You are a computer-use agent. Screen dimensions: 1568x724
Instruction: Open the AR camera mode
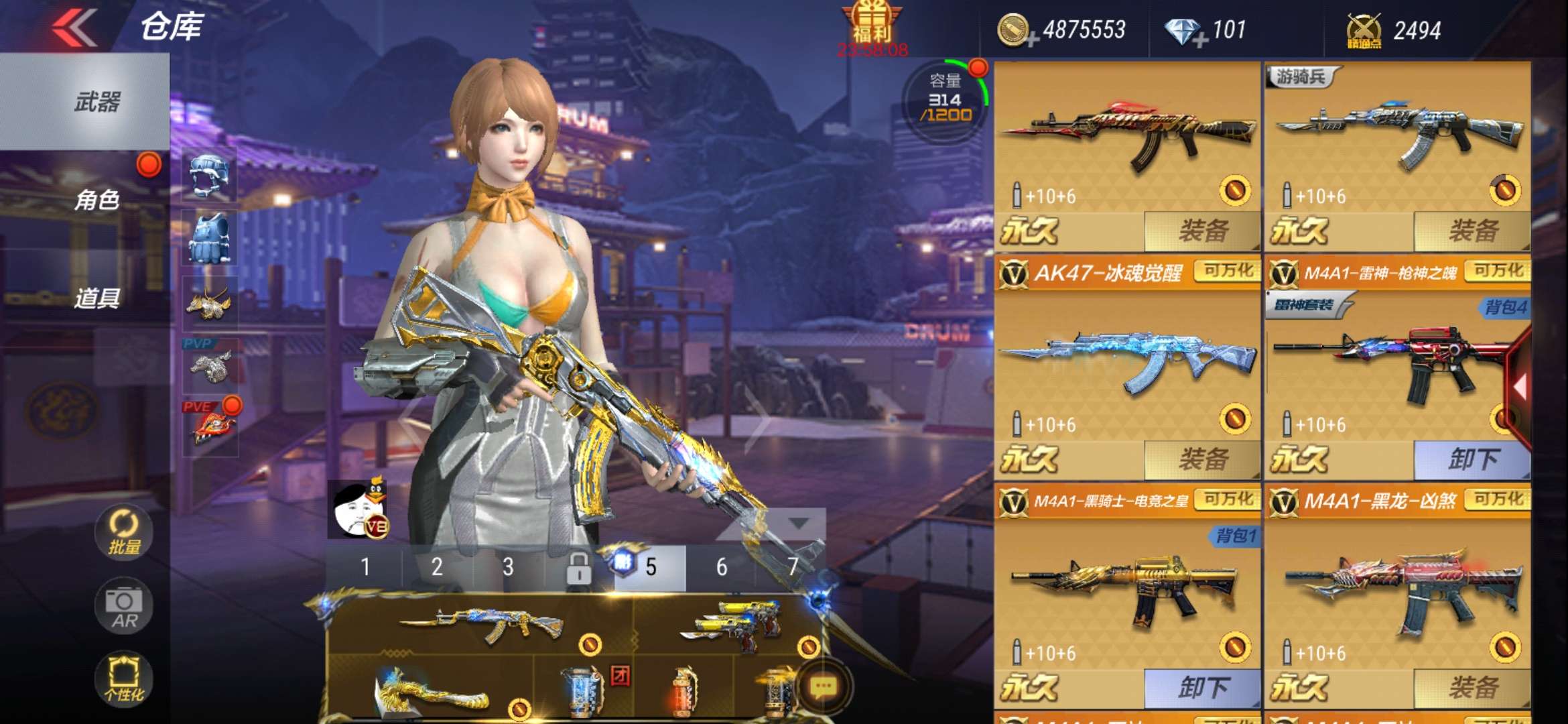tap(124, 606)
